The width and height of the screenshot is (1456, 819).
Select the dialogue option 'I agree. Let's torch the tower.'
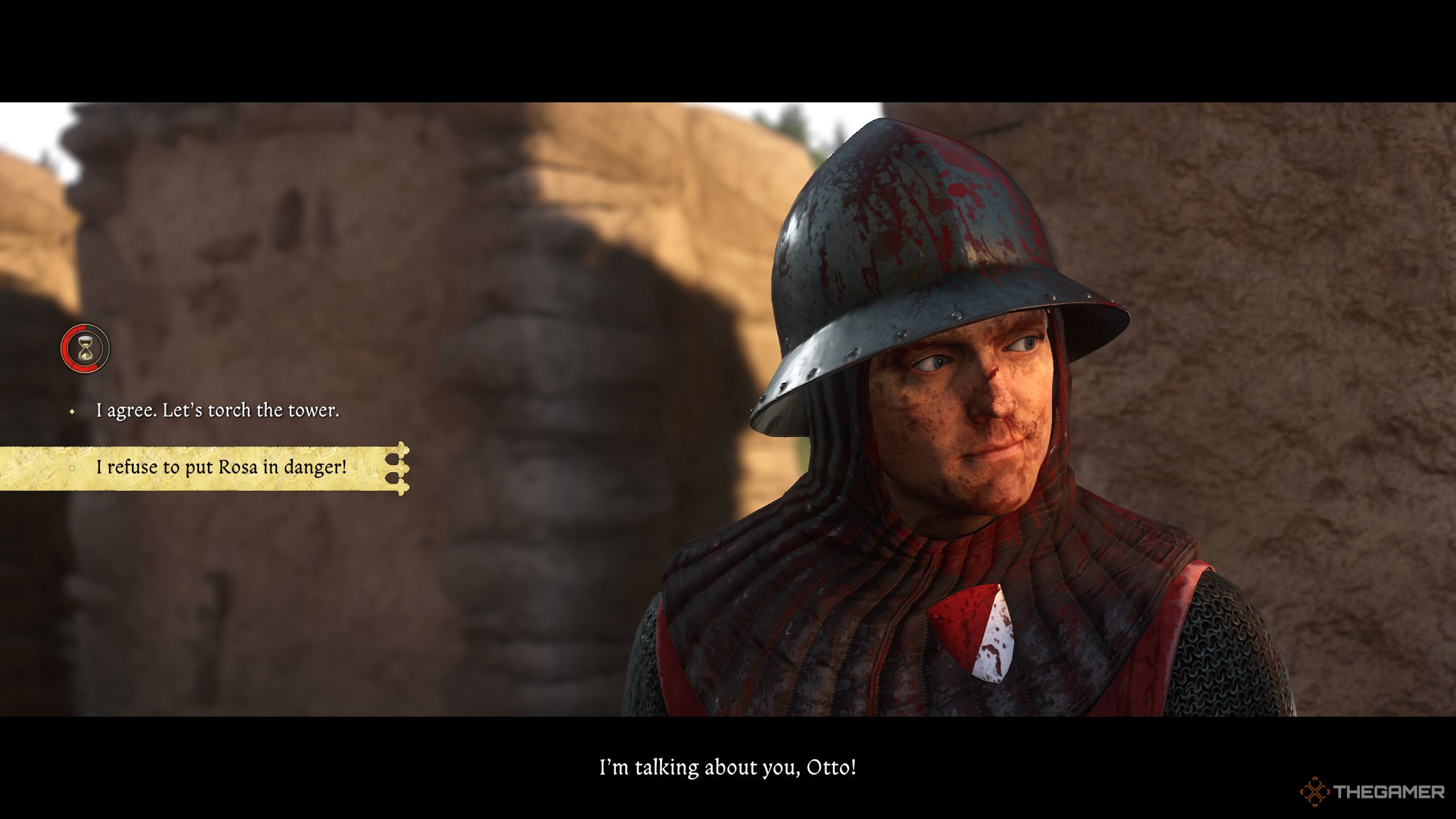pyautogui.click(x=219, y=411)
